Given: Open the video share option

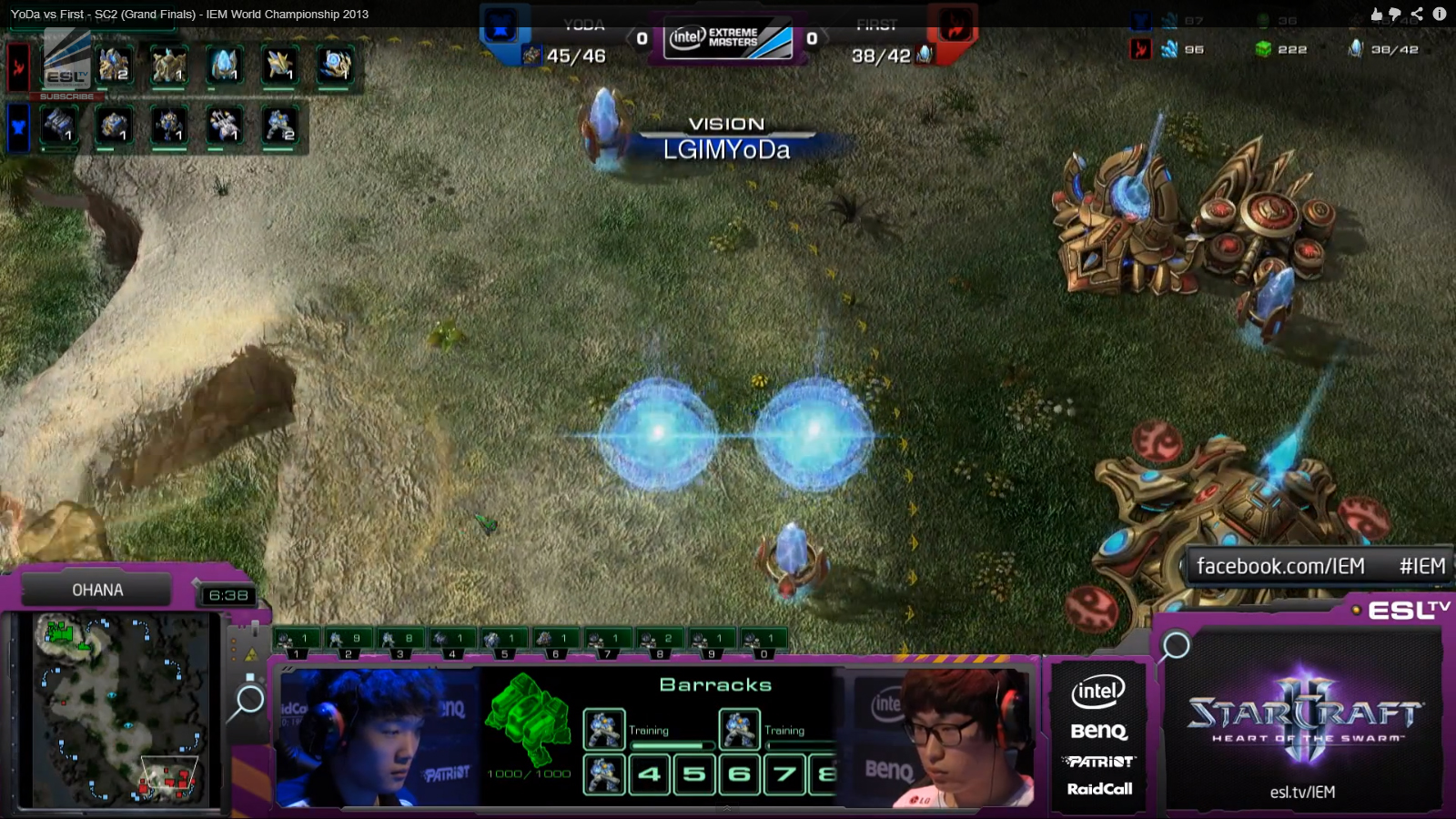Looking at the screenshot, I should coord(1417,14).
